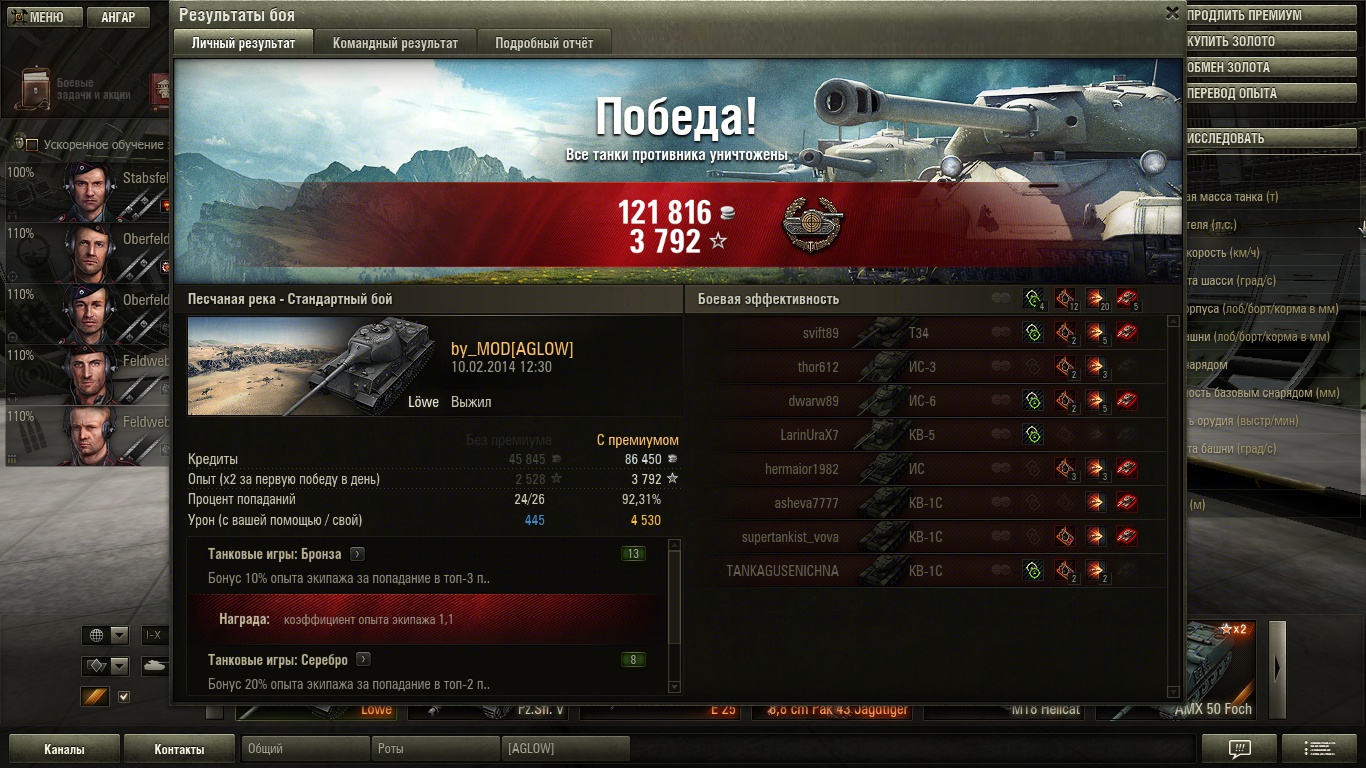Screen dimensions: 1366x768
Task: Expand the Танковые игры: Серебро arrow
Action: click(363, 660)
